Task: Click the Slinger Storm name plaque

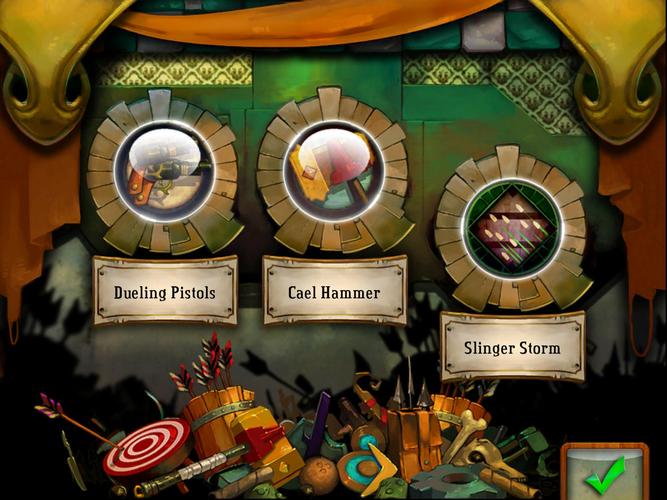Action: click(512, 347)
